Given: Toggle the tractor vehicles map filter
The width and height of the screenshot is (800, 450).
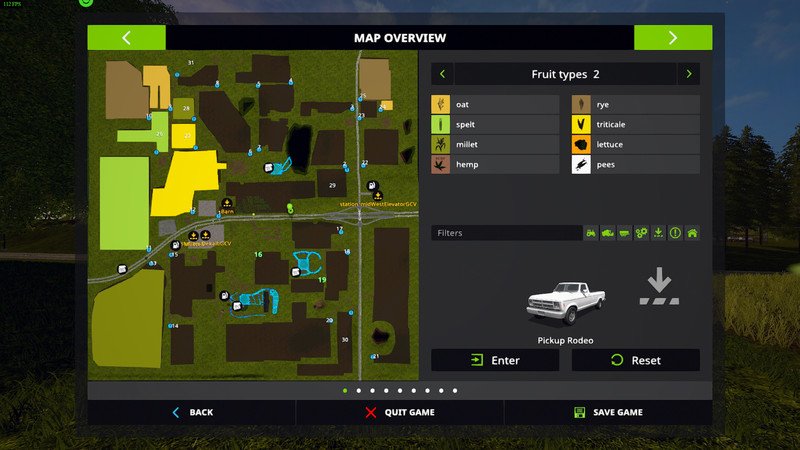Looking at the screenshot, I should click(591, 233).
